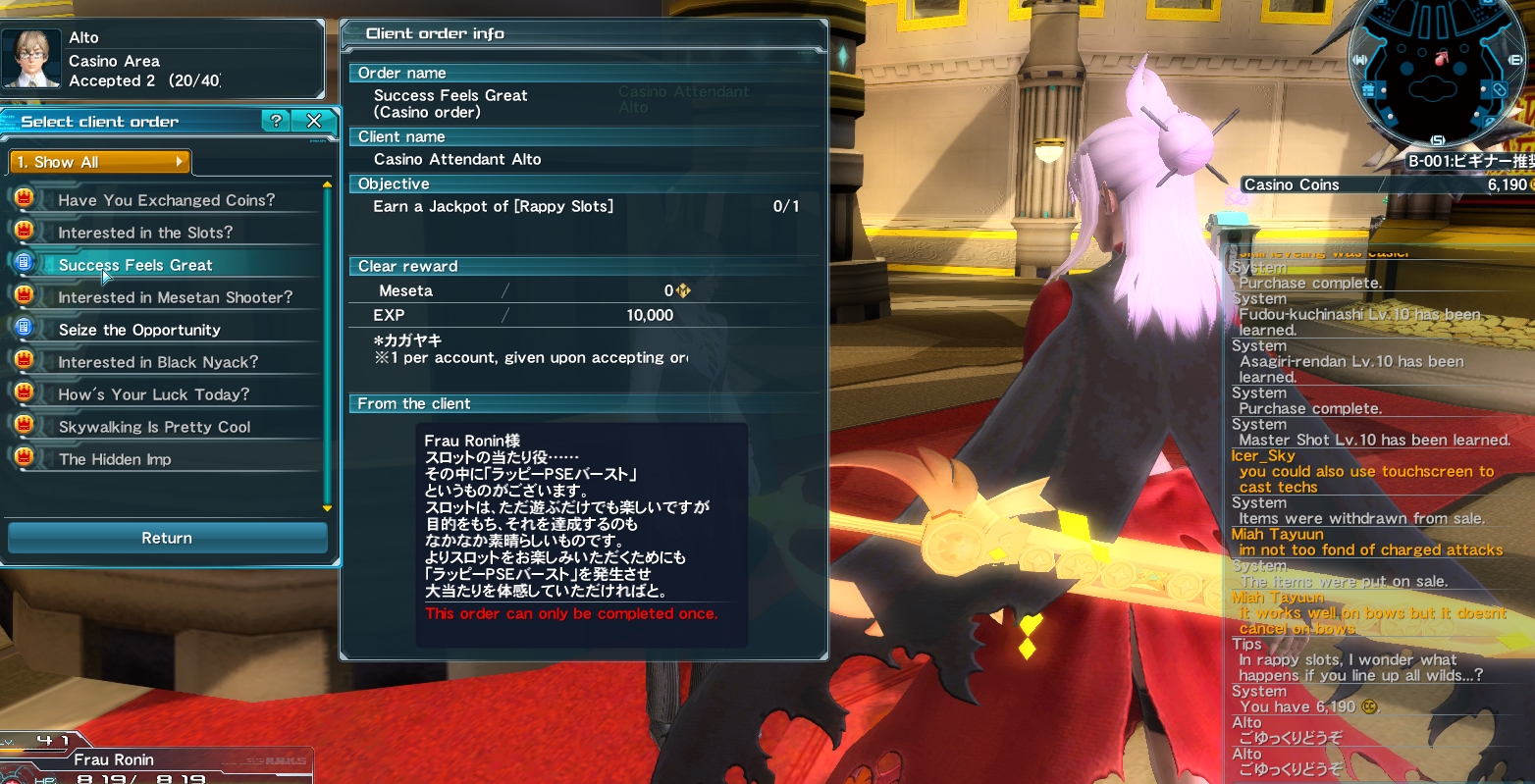
Task: Click the scroll-up arrow of the order list
Action: 326,183
